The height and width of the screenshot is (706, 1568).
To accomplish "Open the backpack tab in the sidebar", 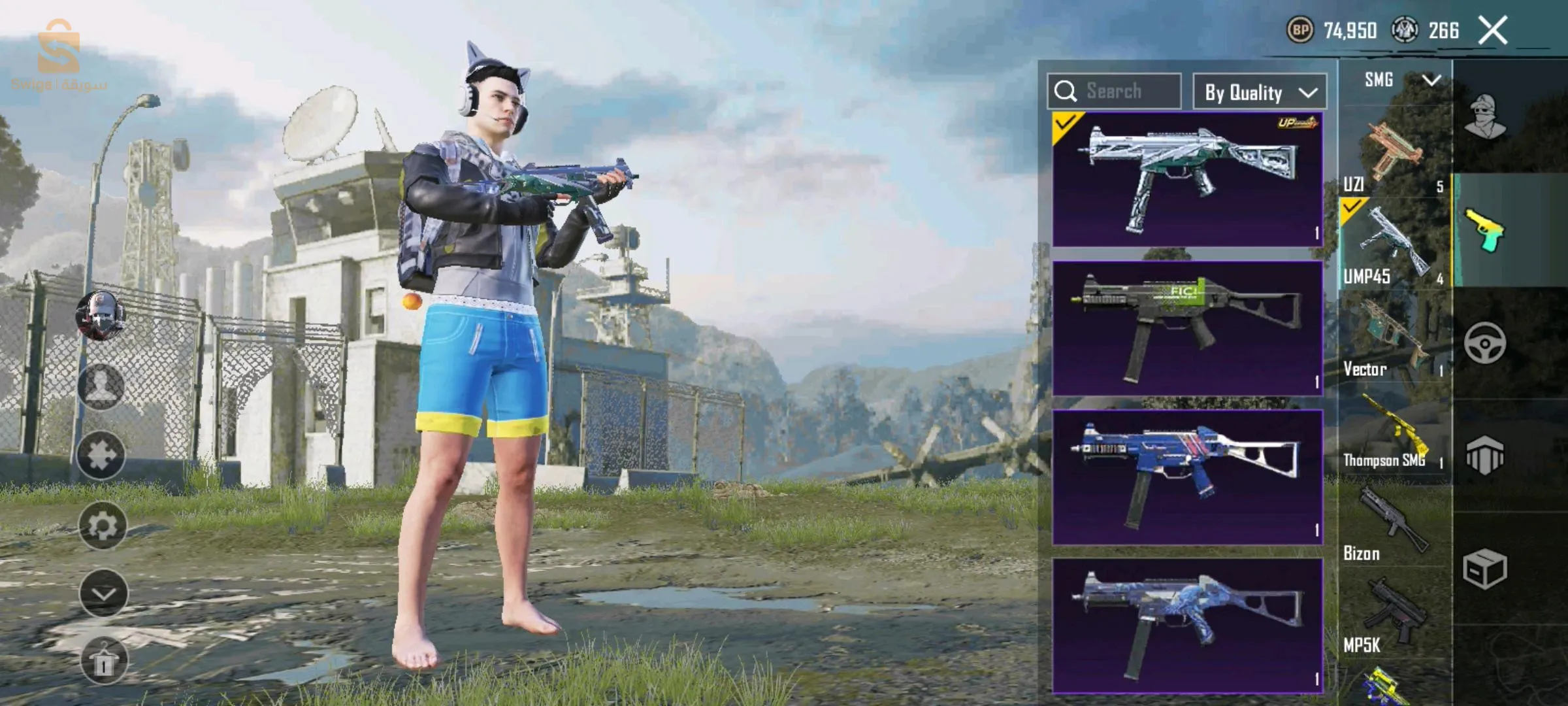I will 1484,455.
